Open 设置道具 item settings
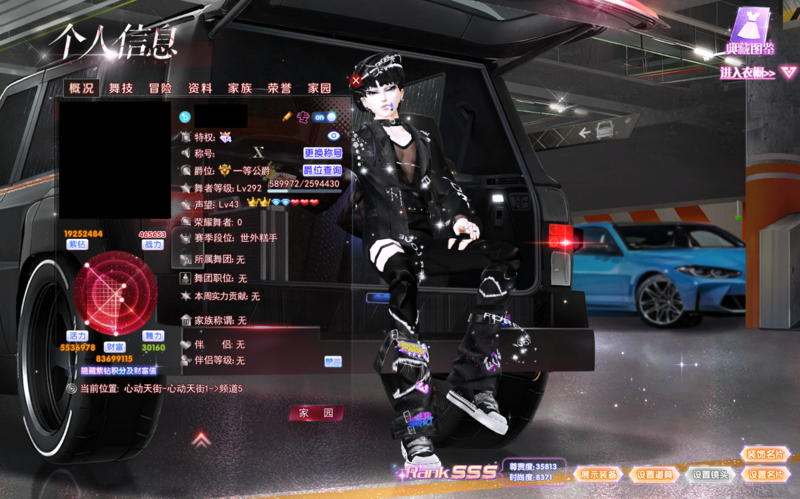The width and height of the screenshot is (800, 499). click(x=654, y=474)
